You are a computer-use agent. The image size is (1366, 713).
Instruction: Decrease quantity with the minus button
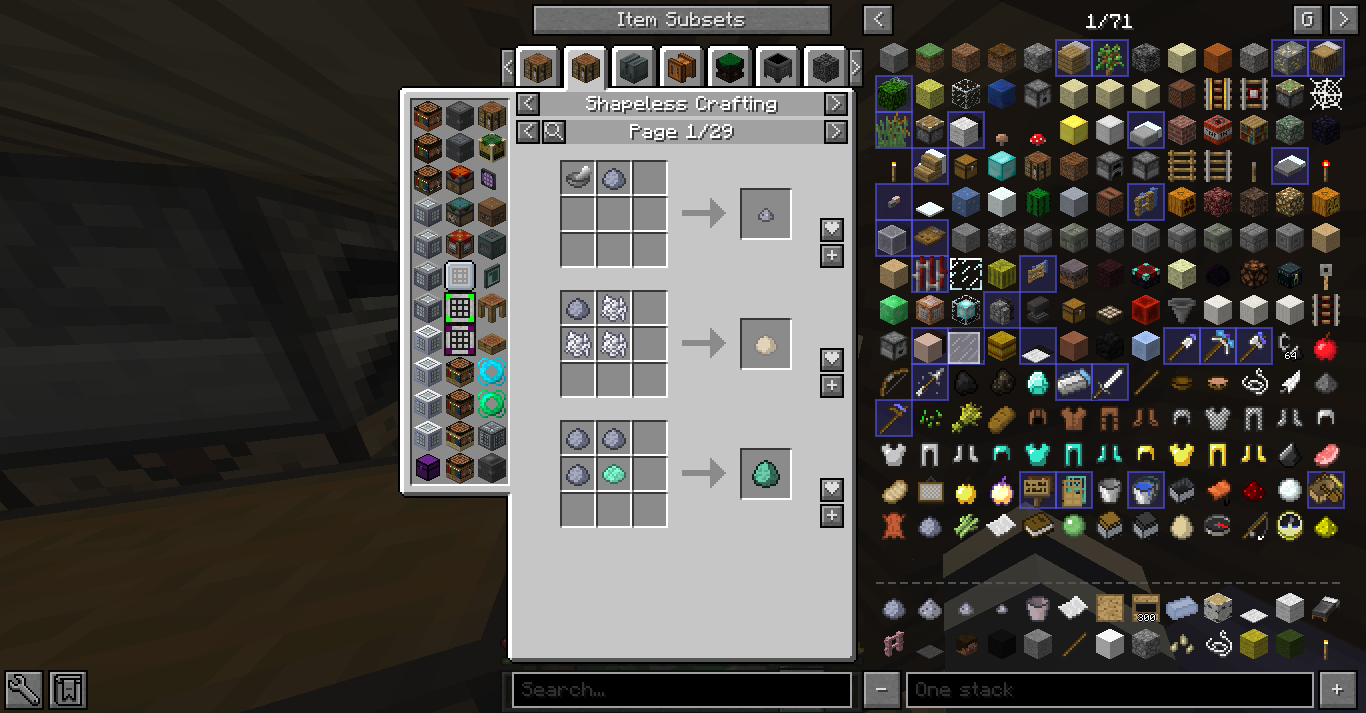(881, 689)
